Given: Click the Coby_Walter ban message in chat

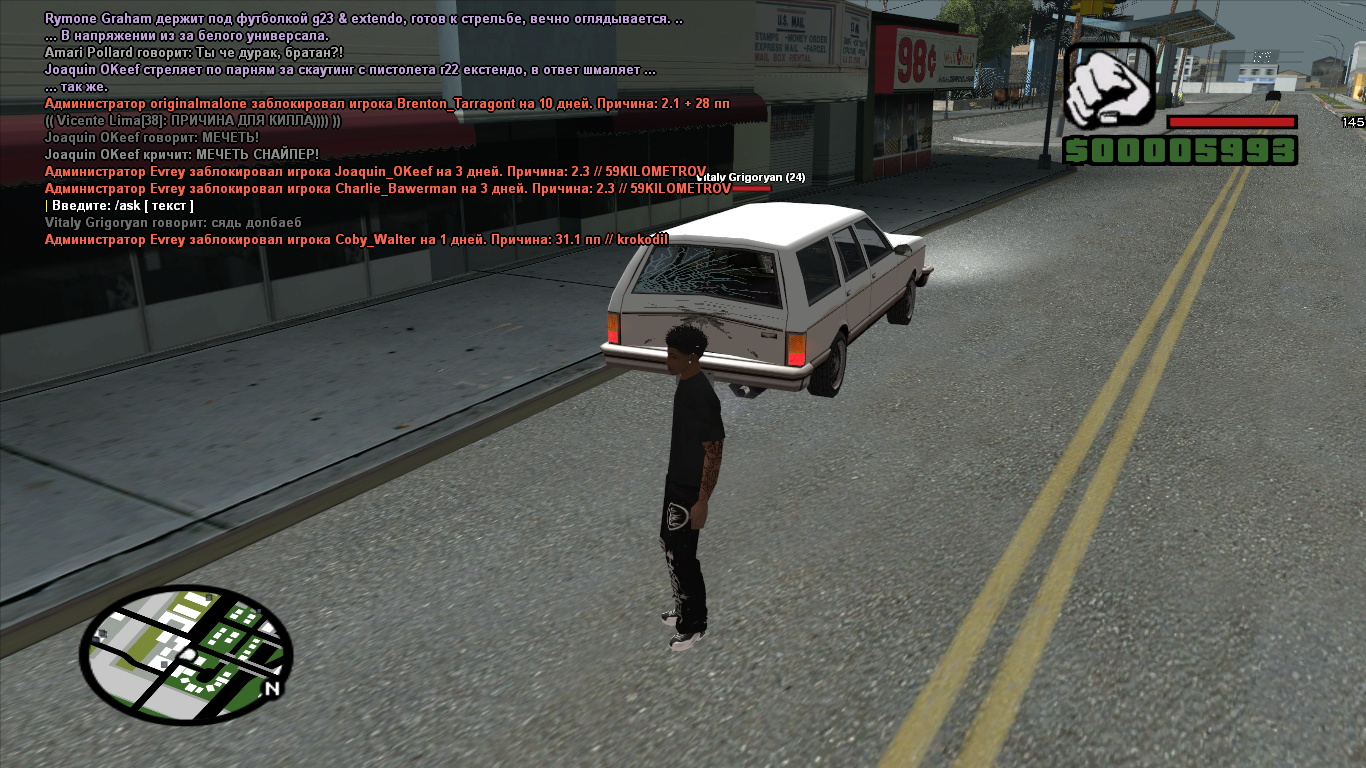Looking at the screenshot, I should coord(356,240).
